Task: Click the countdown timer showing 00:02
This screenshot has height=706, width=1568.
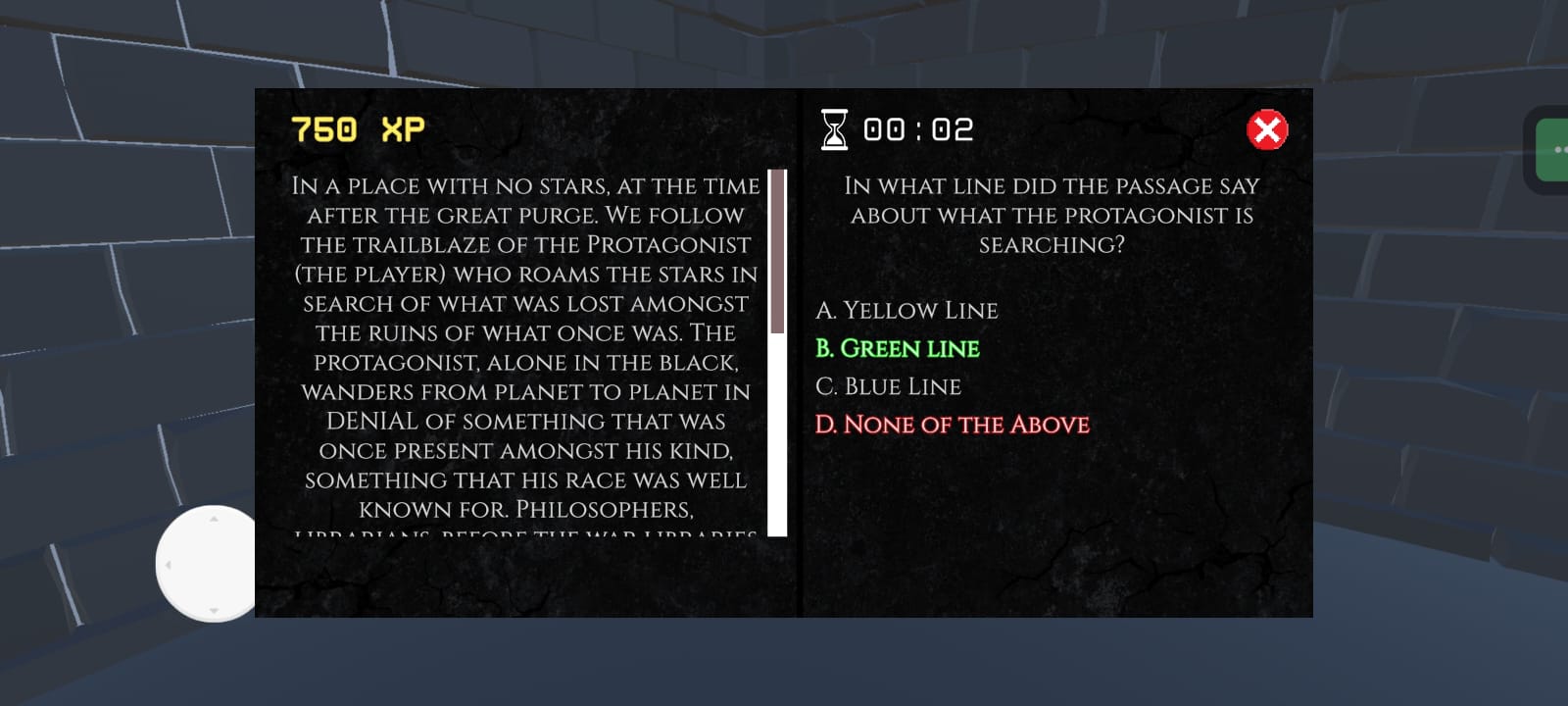Action: pos(917,128)
